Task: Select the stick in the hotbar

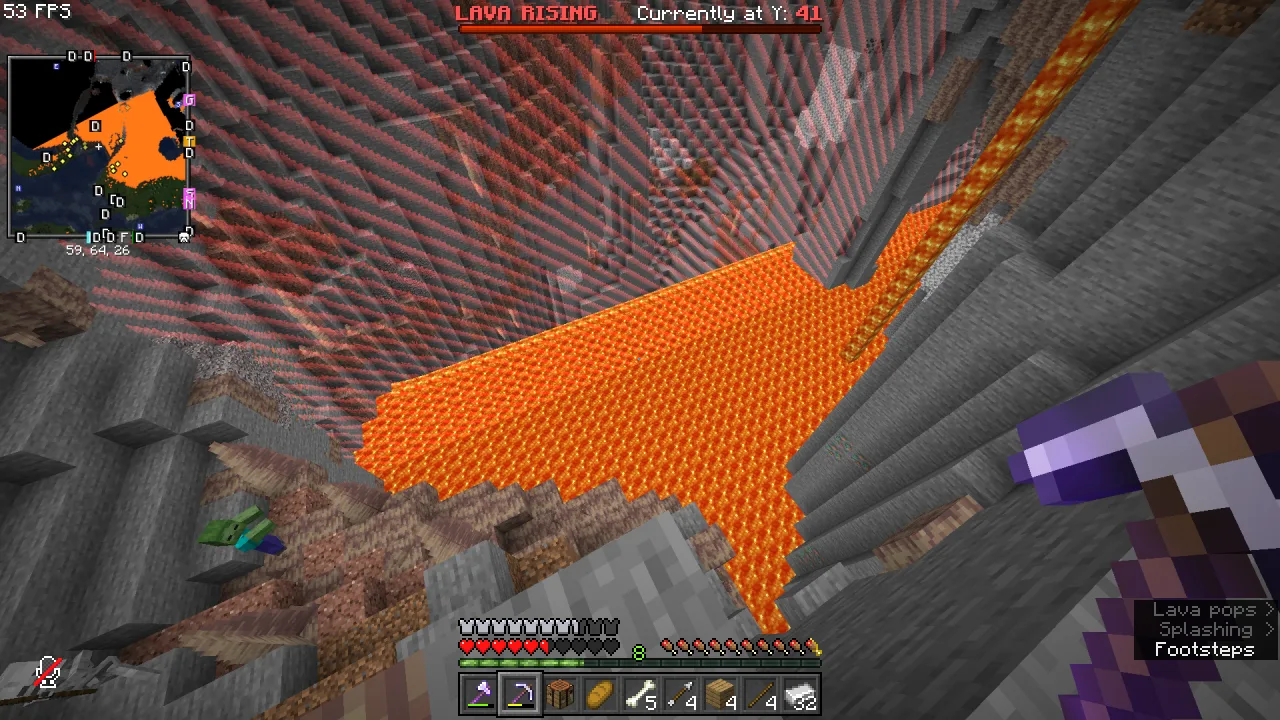Action: click(760, 694)
